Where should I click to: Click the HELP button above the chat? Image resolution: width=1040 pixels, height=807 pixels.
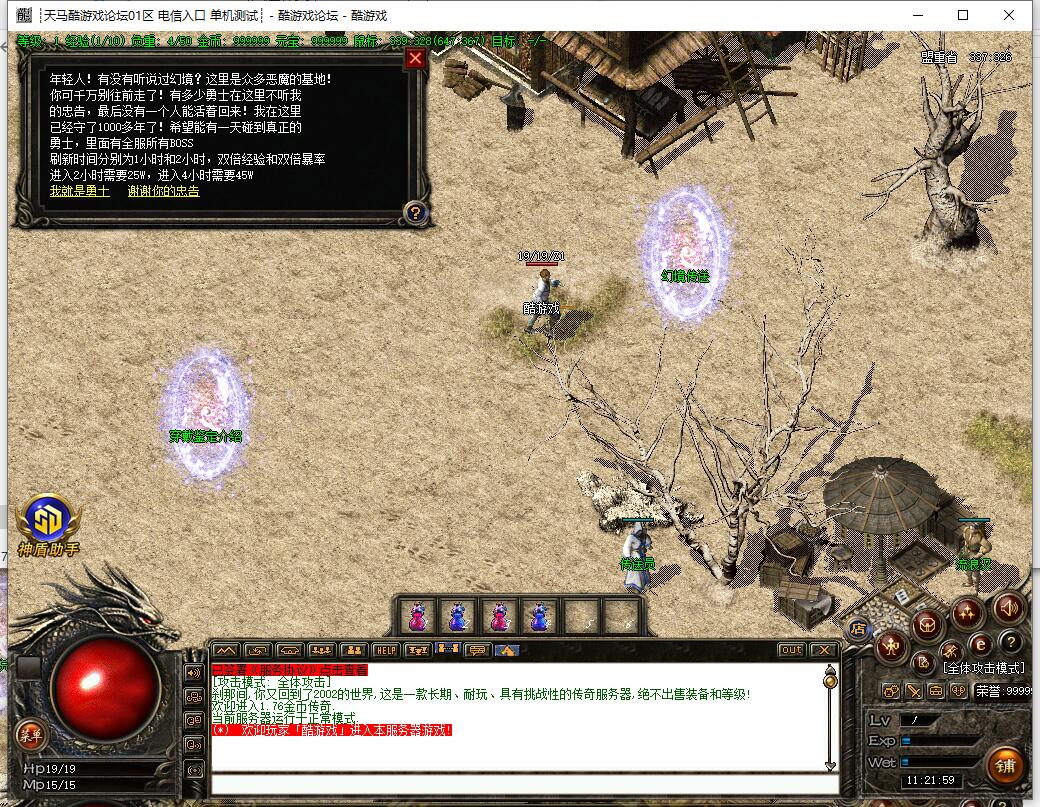point(385,650)
